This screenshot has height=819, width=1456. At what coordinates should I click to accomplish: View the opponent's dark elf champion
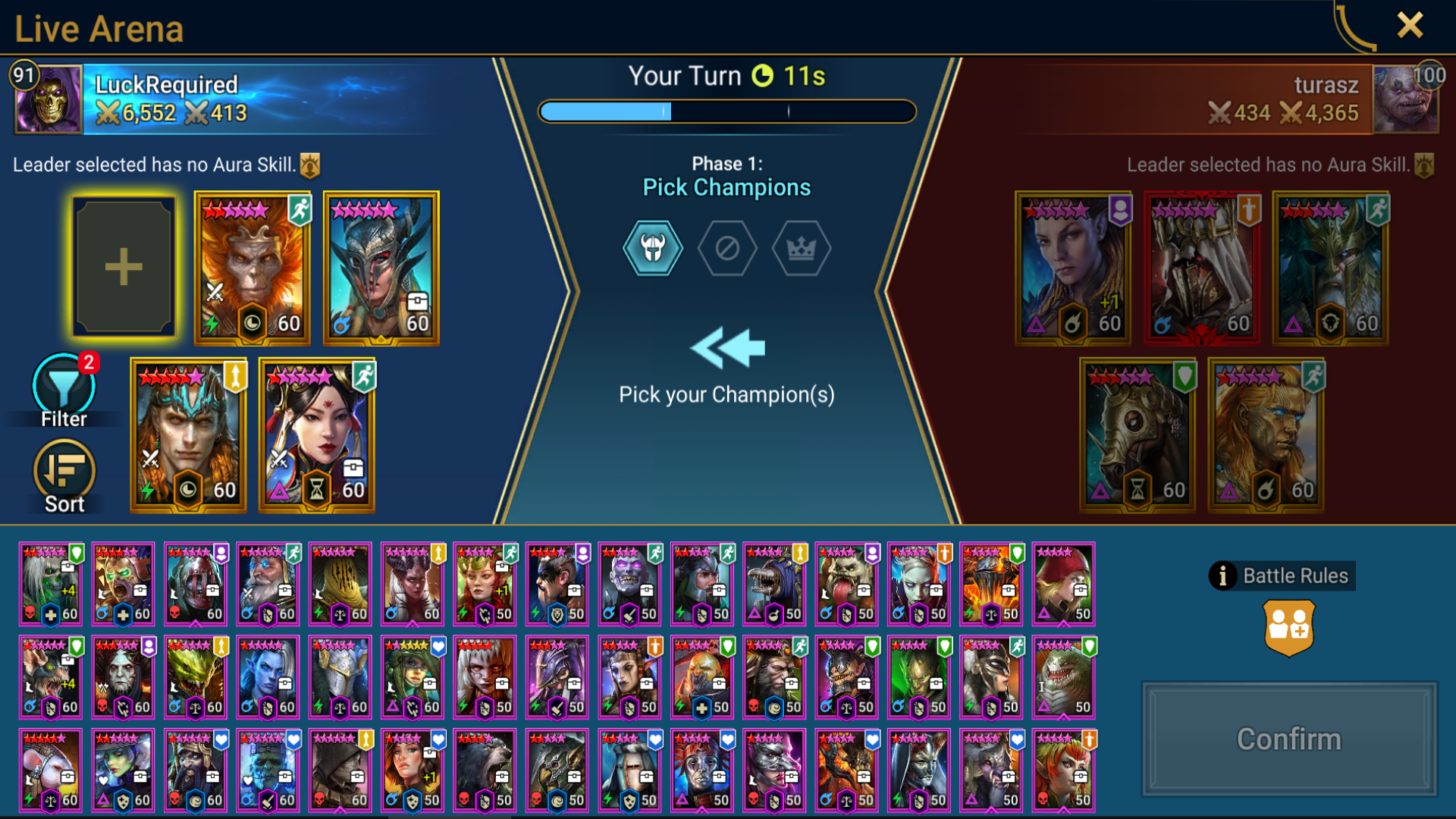(1072, 267)
